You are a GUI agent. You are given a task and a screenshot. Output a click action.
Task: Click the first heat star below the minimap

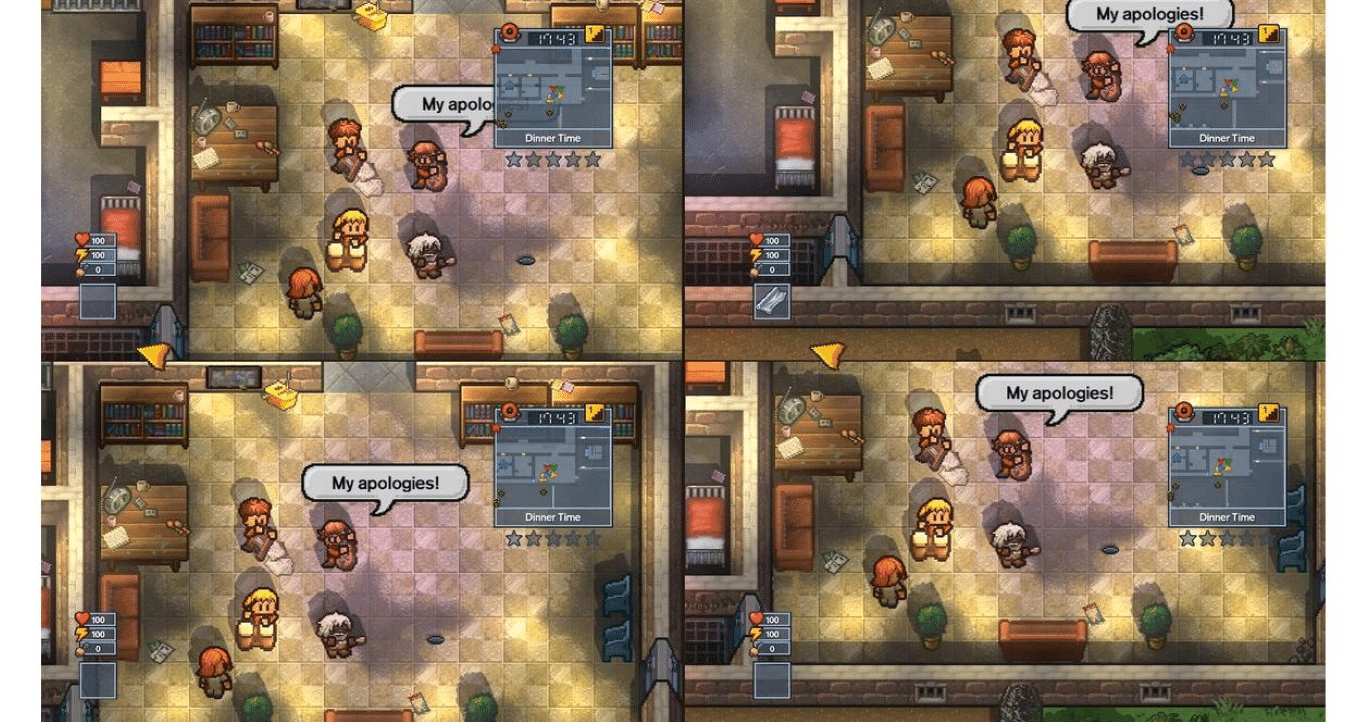[511, 158]
